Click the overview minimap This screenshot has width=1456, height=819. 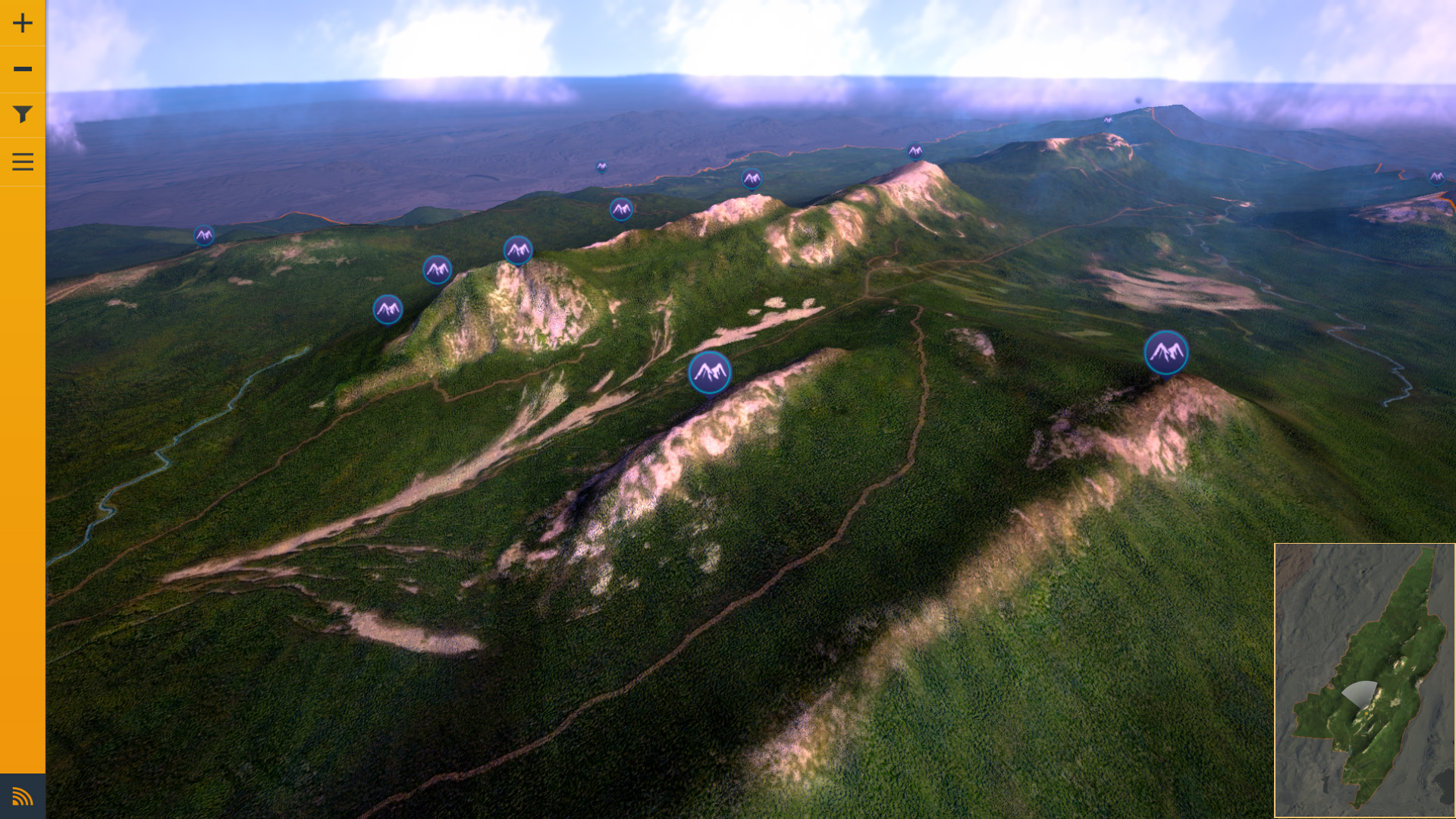[1364, 680]
